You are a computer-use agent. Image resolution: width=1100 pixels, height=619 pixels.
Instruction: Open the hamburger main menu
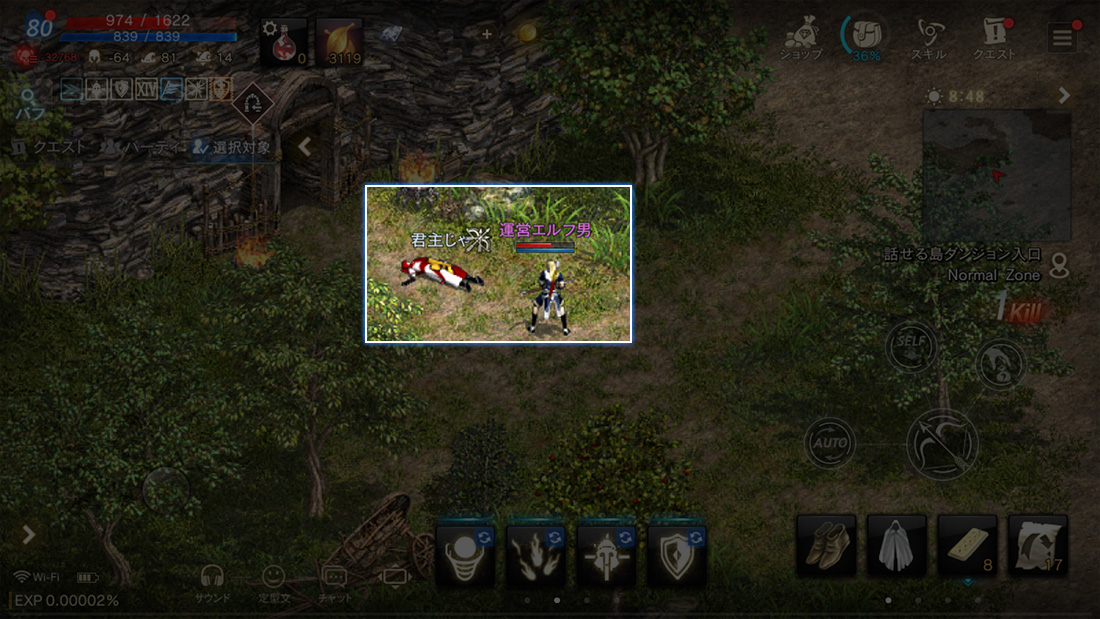1062,38
